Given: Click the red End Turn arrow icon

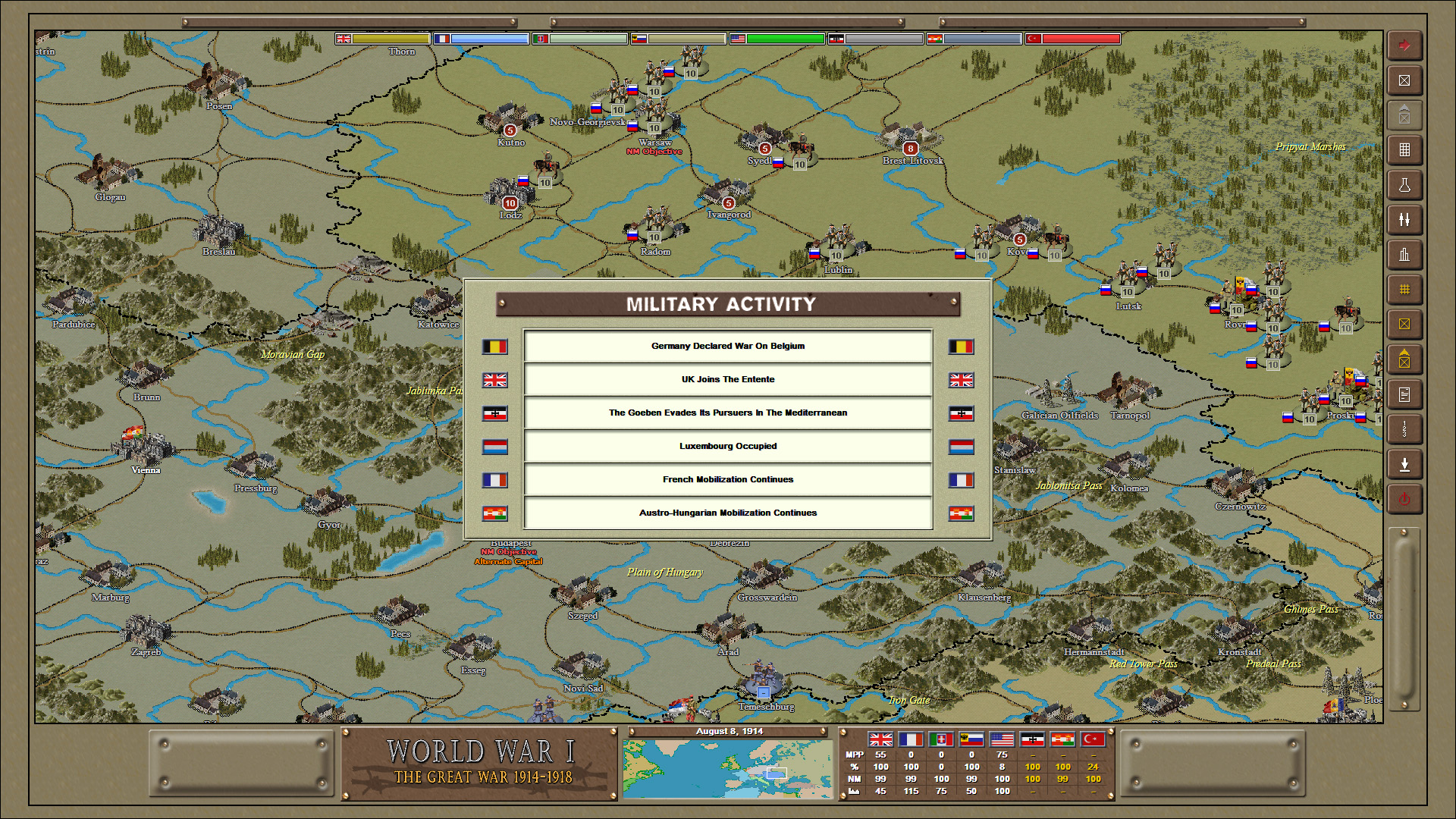Looking at the screenshot, I should 1404,45.
